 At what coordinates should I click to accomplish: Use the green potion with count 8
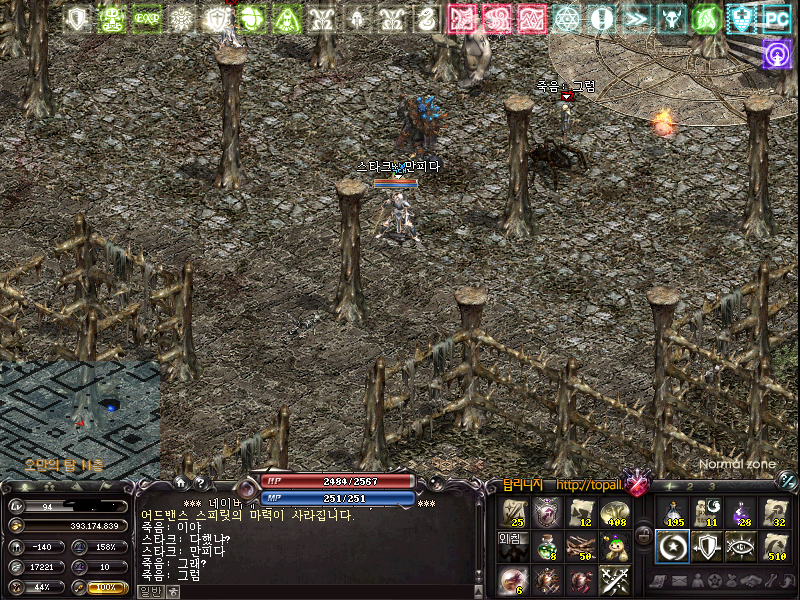tap(546, 546)
